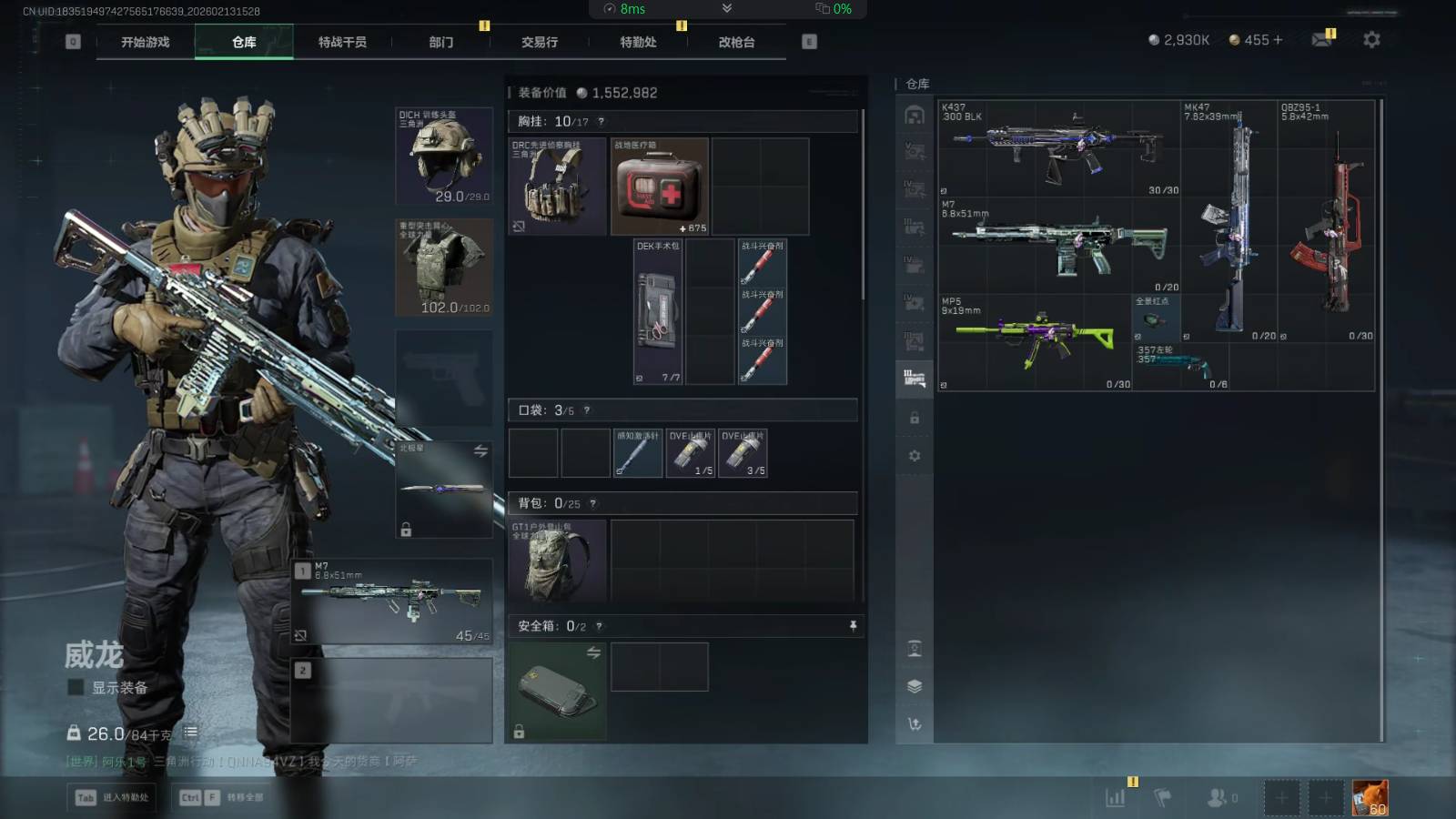The width and height of the screenshot is (1456, 819).
Task: Switch to the 特战干员 operators tab
Action: click(342, 42)
